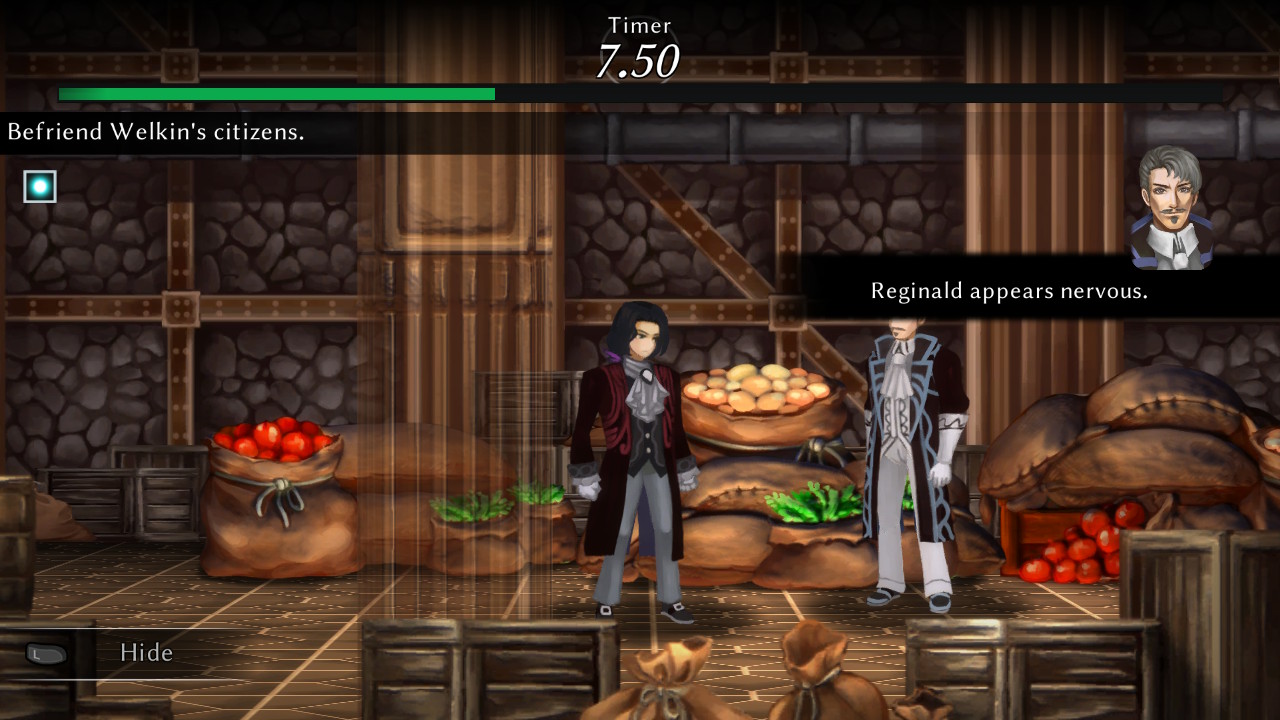Select Reginald's portrait

click(1171, 208)
